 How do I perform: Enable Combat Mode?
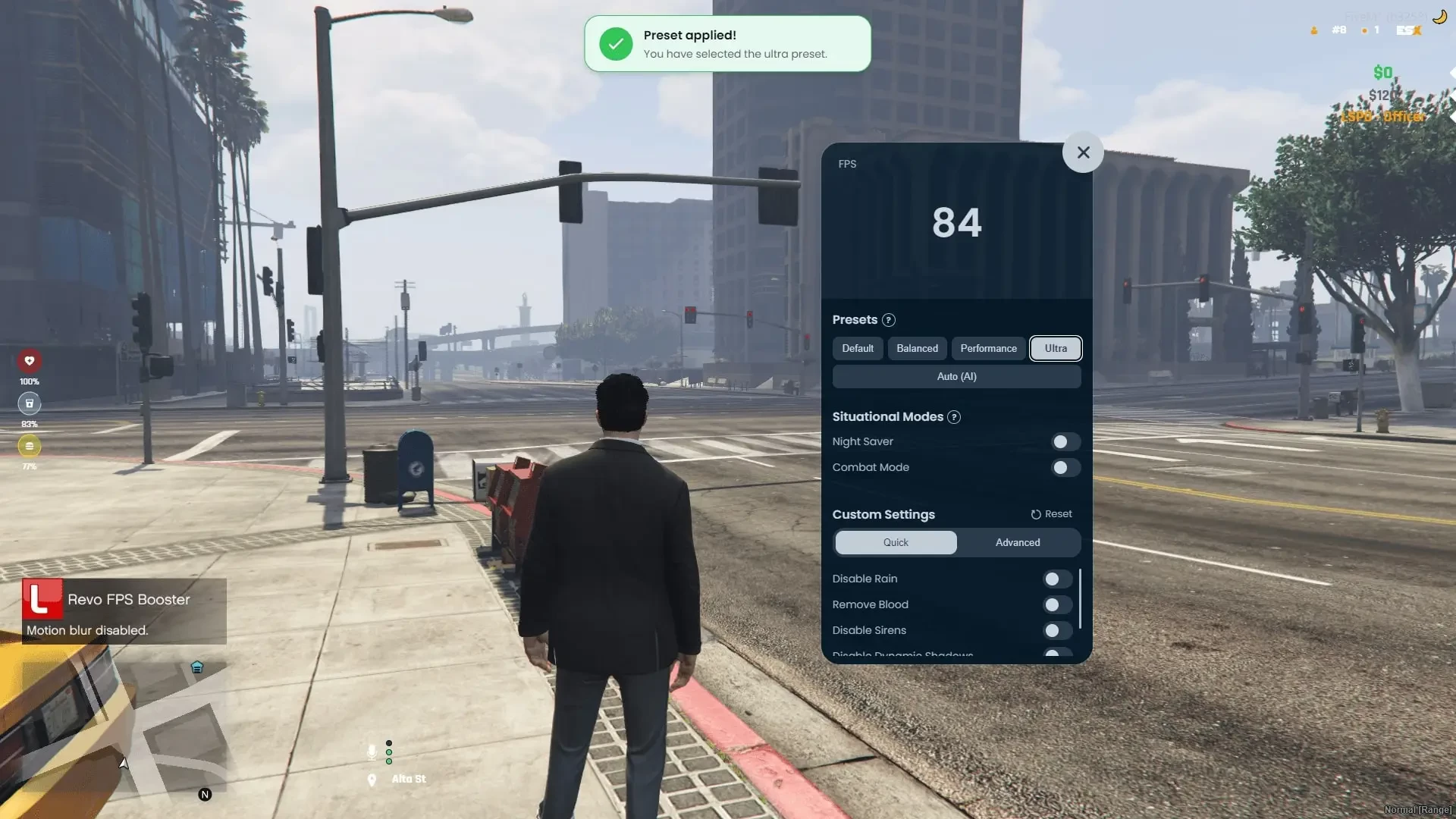pyautogui.click(x=1065, y=467)
